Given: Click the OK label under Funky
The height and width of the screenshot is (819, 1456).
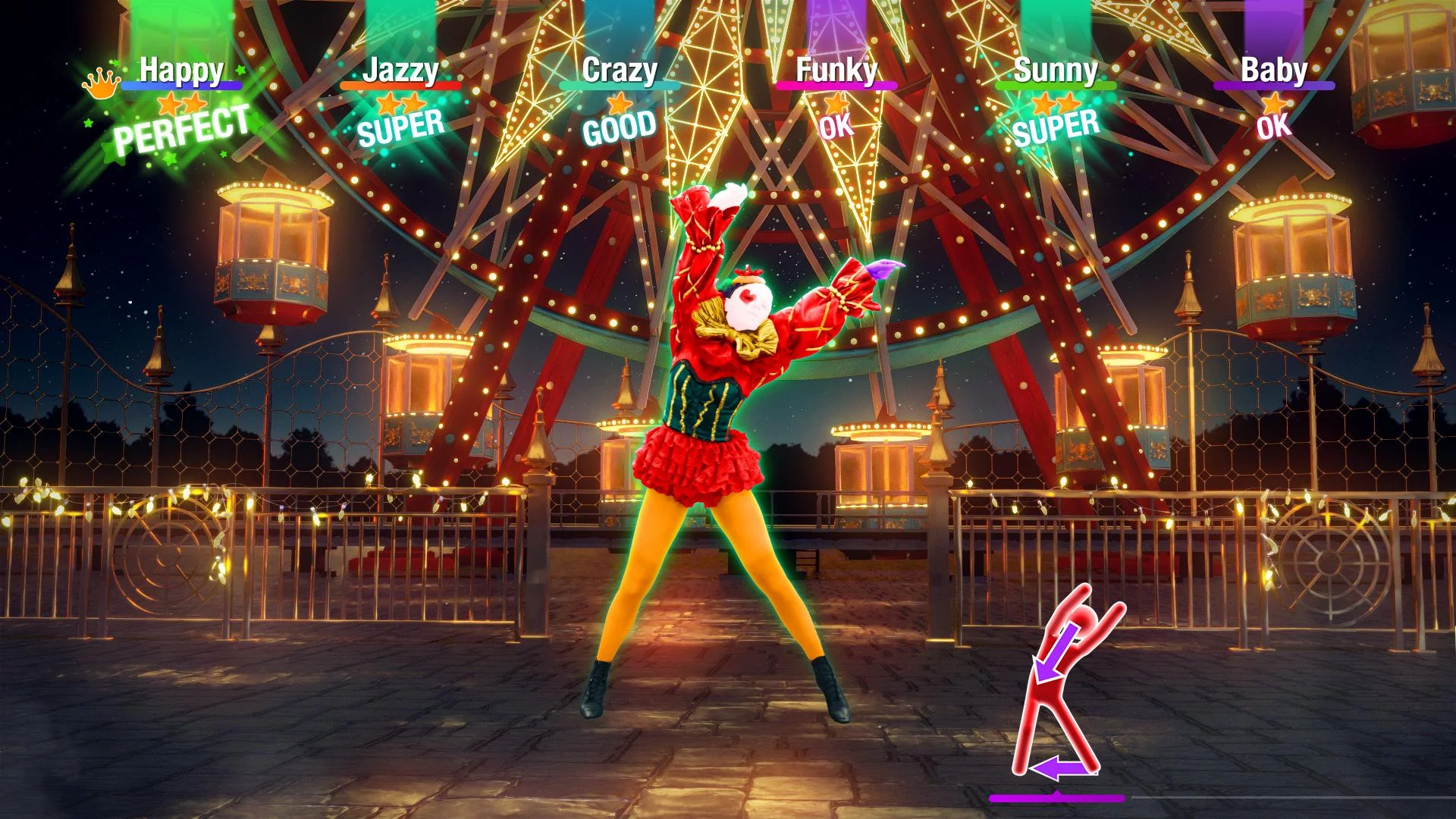Looking at the screenshot, I should [x=836, y=126].
